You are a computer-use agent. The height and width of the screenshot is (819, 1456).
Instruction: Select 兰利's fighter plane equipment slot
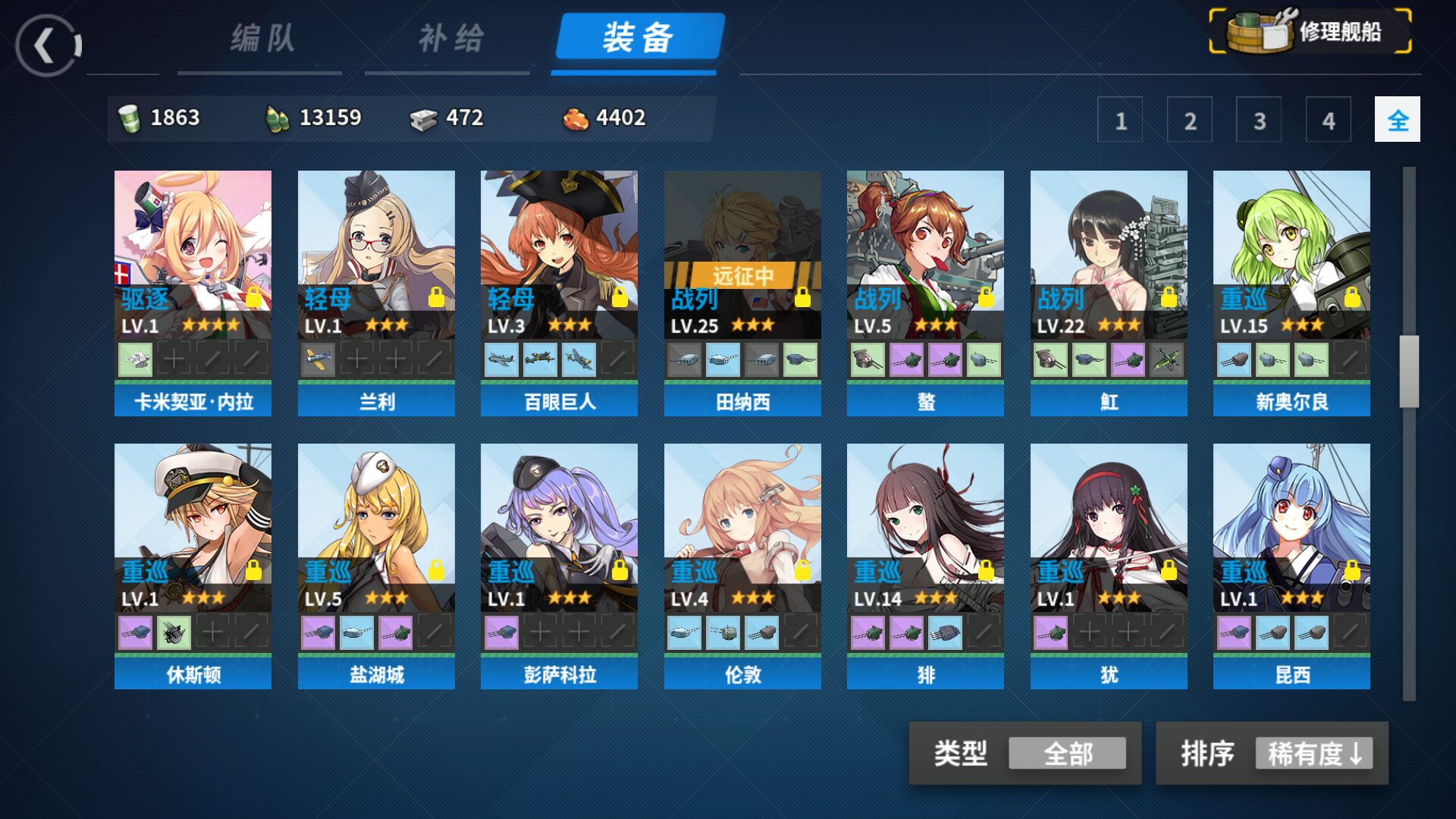pos(318,359)
